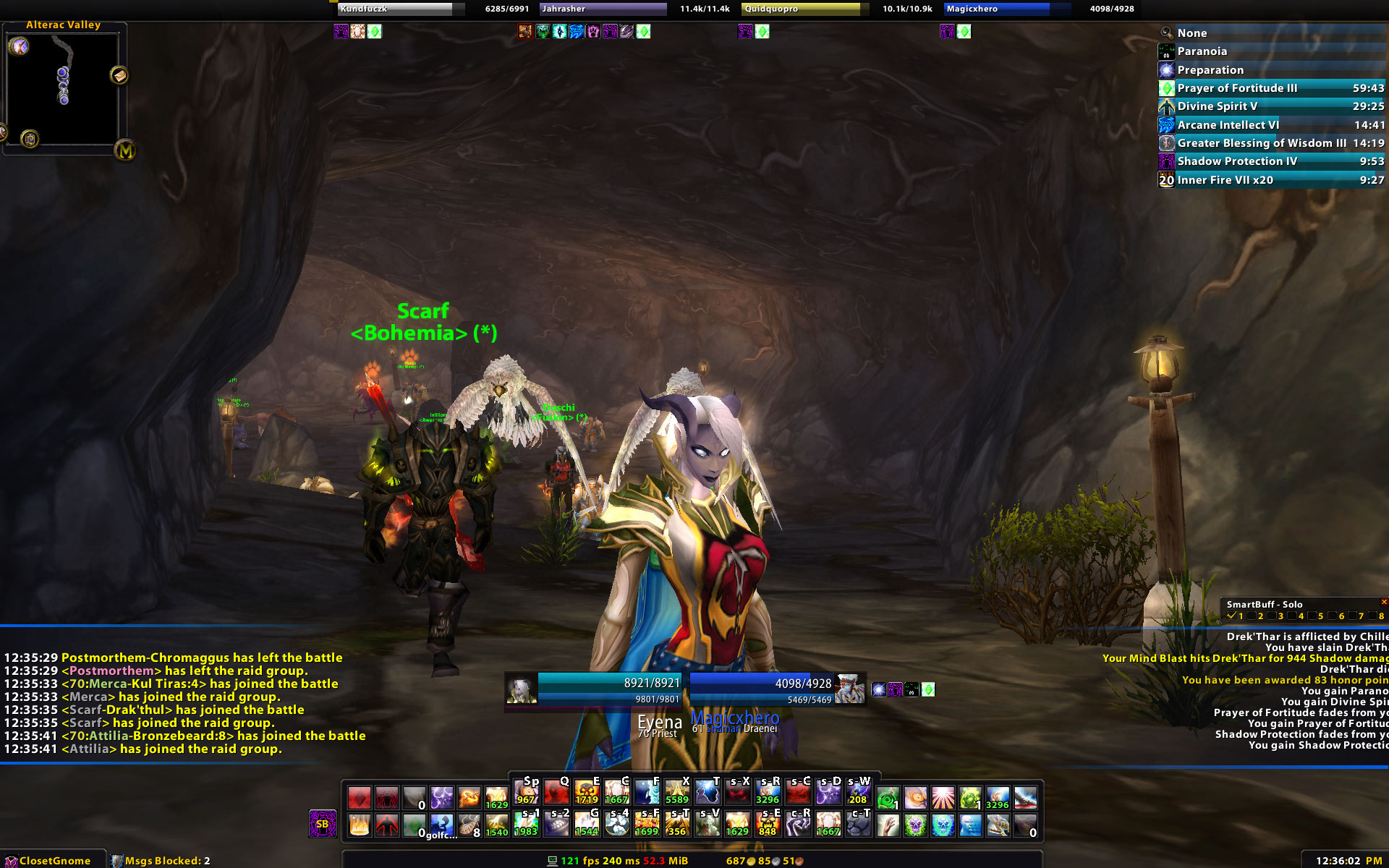Open the yellow M button beside the minimap
Viewport: 1389px width, 868px height.
click(x=125, y=150)
